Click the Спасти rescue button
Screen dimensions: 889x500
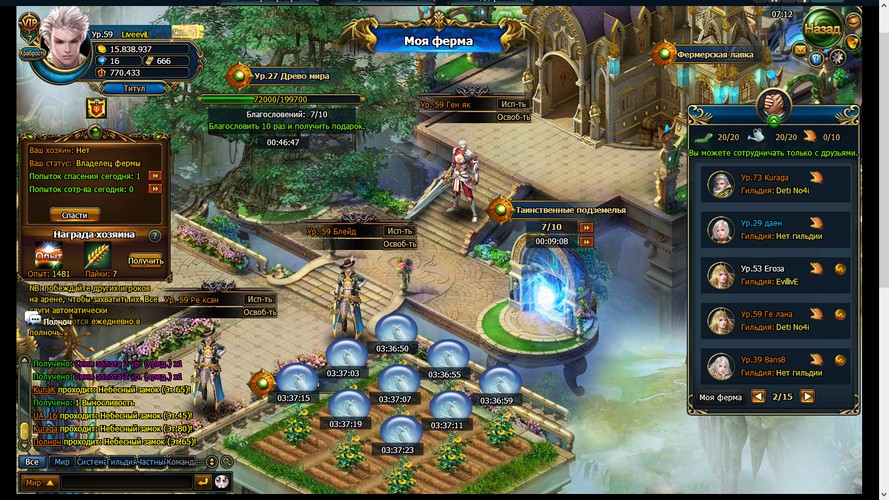coord(75,214)
